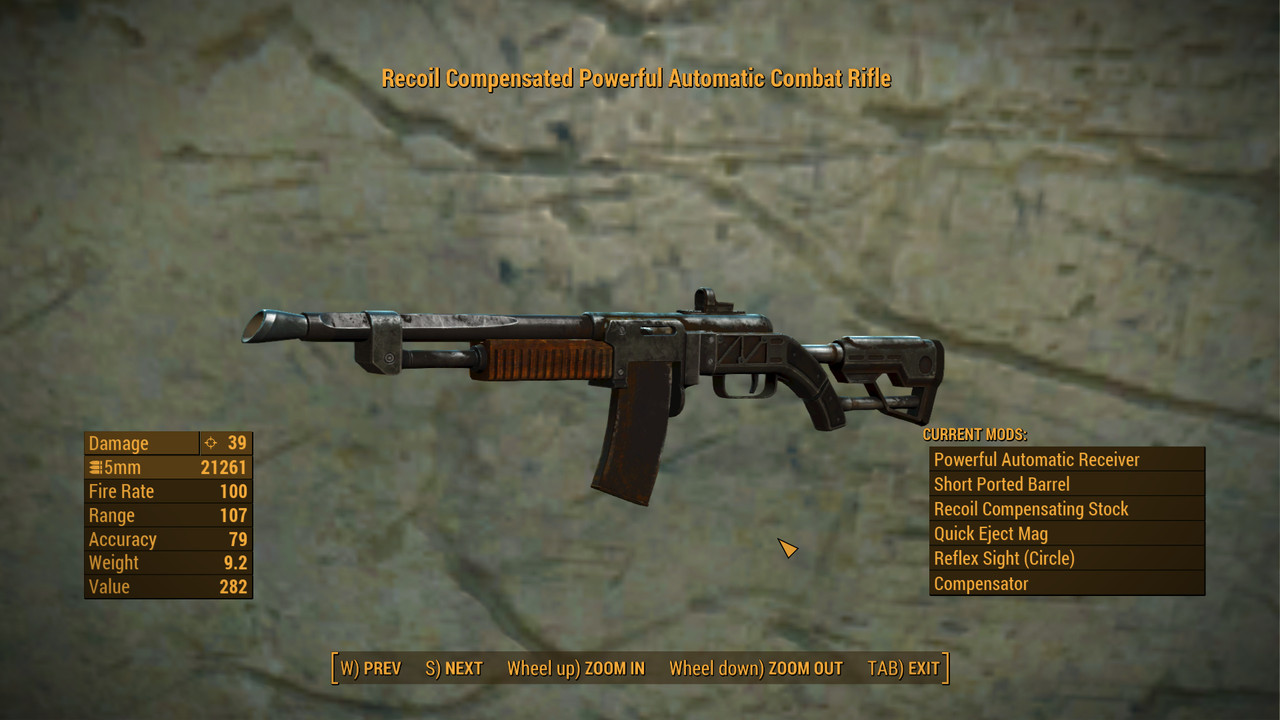Select the Short Ported Barrel mod
The image size is (1280, 720).
click(x=1066, y=484)
